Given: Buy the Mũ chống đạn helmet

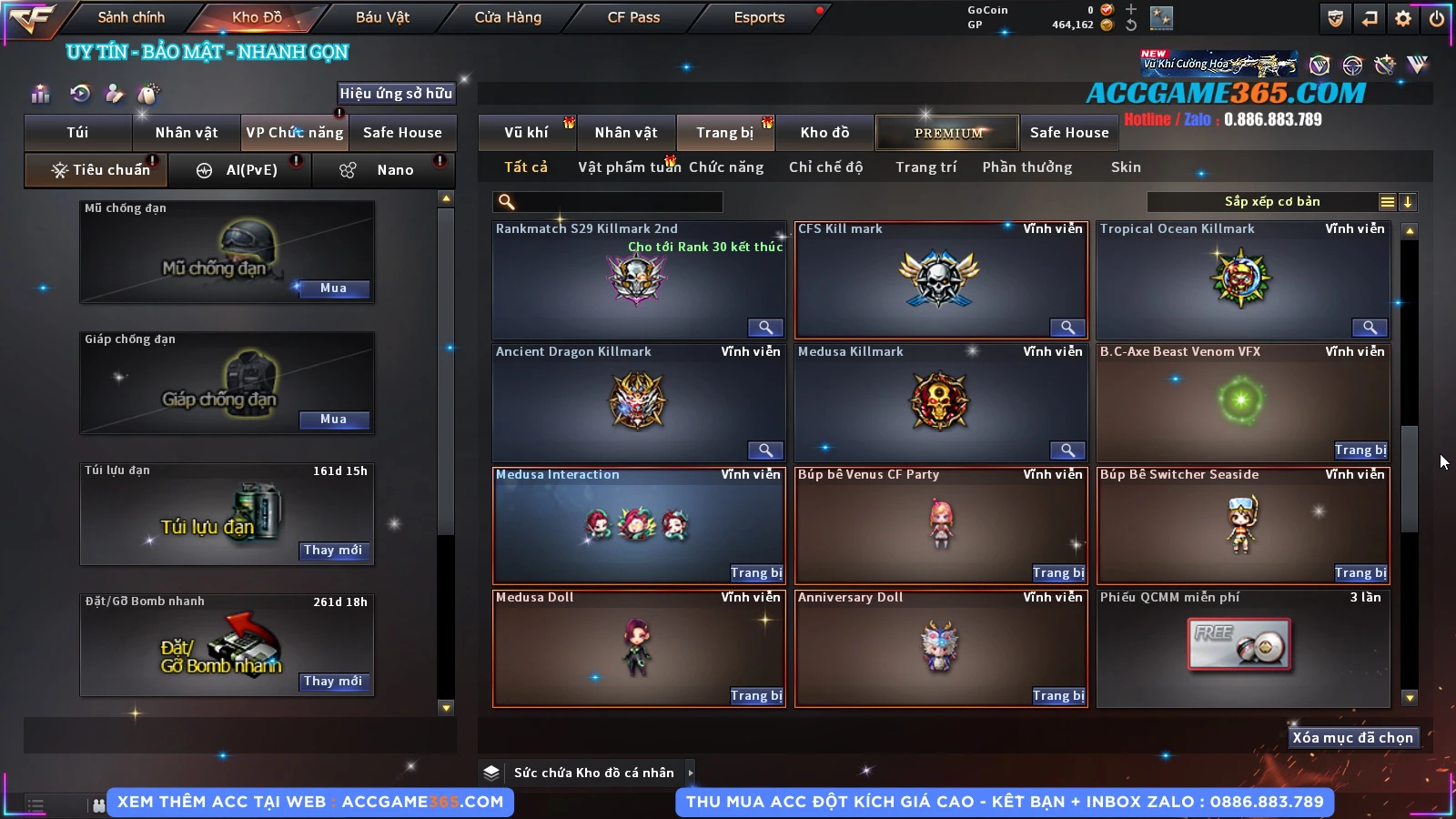Looking at the screenshot, I should point(333,288).
